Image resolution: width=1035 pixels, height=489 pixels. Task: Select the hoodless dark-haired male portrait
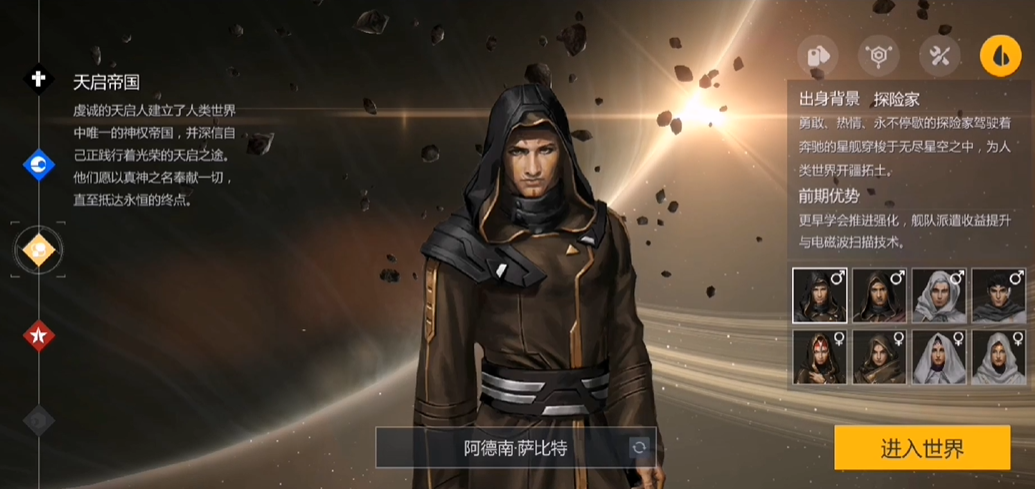pos(998,296)
